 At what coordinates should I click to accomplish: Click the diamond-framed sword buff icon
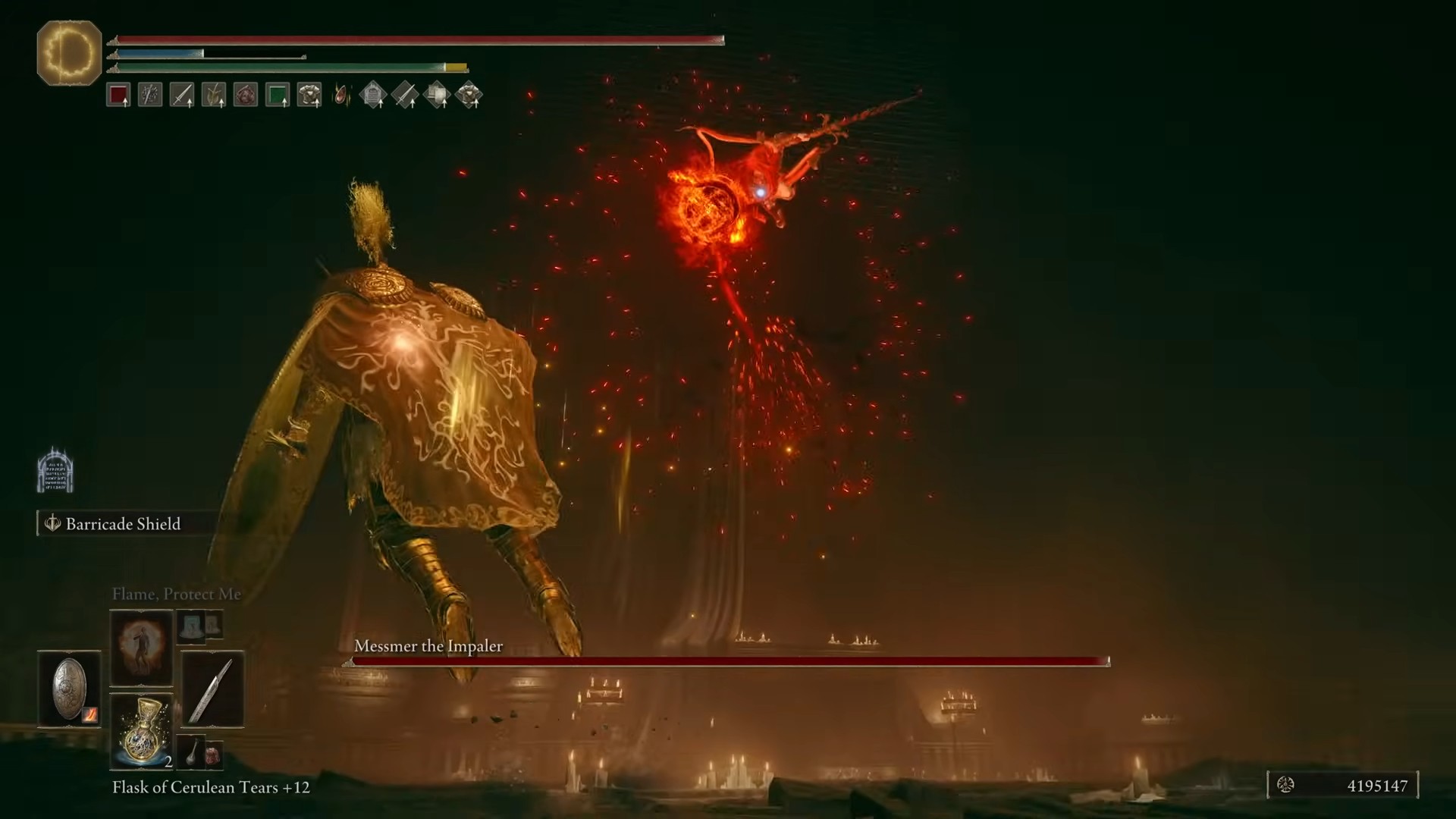pos(405,95)
